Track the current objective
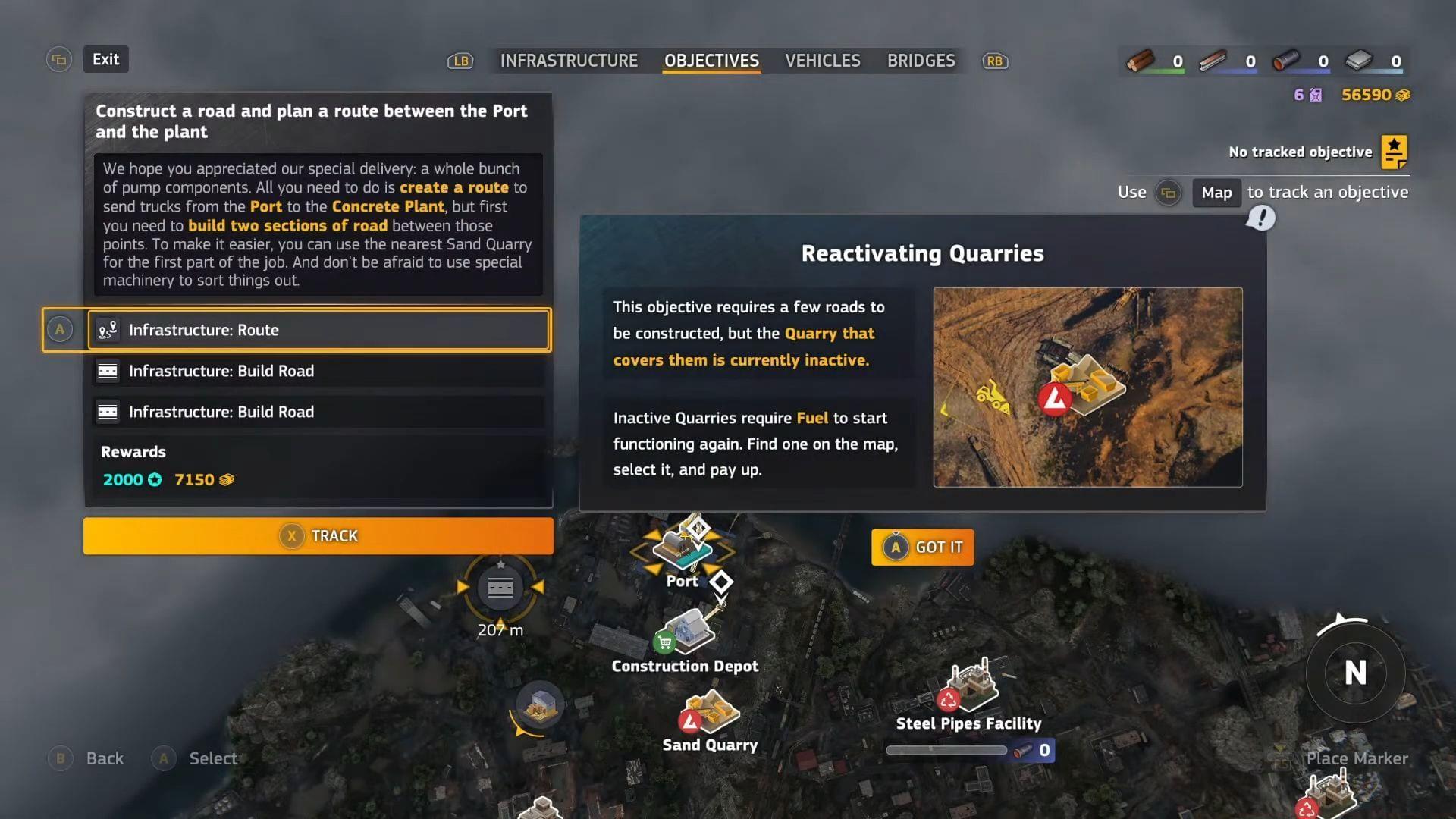The image size is (1456, 819). click(x=318, y=536)
